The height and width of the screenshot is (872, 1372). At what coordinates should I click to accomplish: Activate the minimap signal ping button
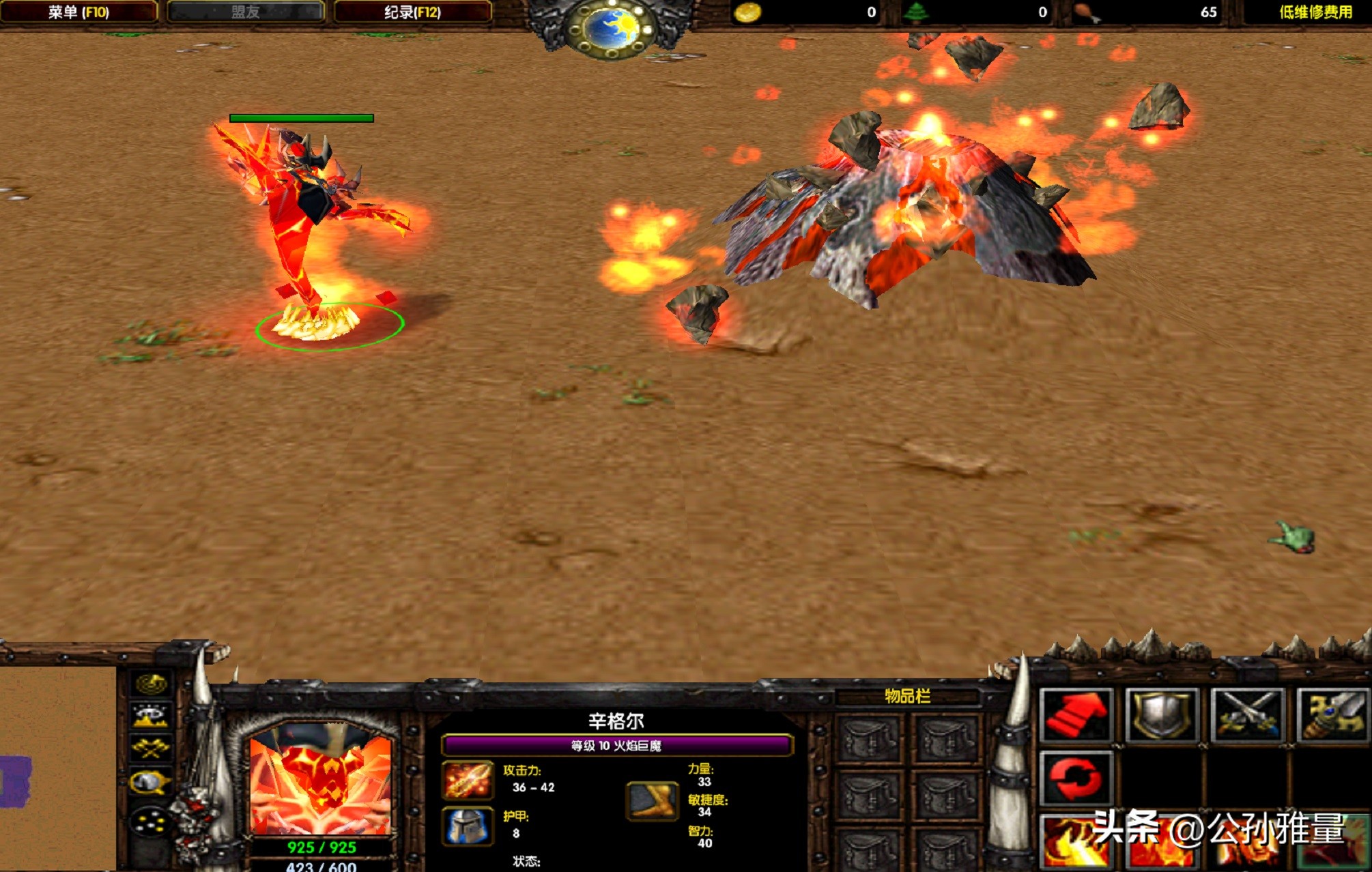pyautogui.click(x=151, y=683)
